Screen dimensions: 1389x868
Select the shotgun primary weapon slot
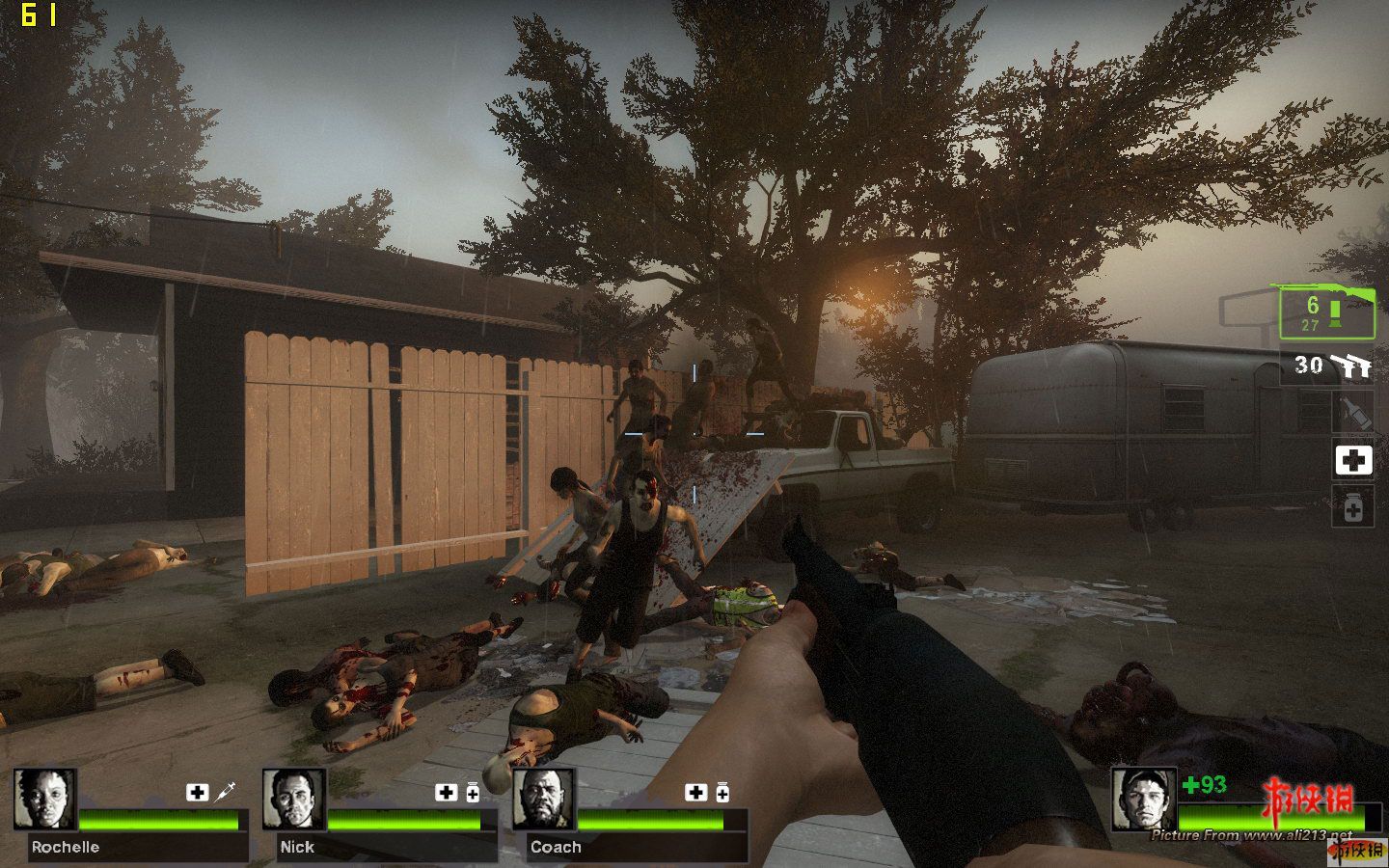click(x=1326, y=312)
